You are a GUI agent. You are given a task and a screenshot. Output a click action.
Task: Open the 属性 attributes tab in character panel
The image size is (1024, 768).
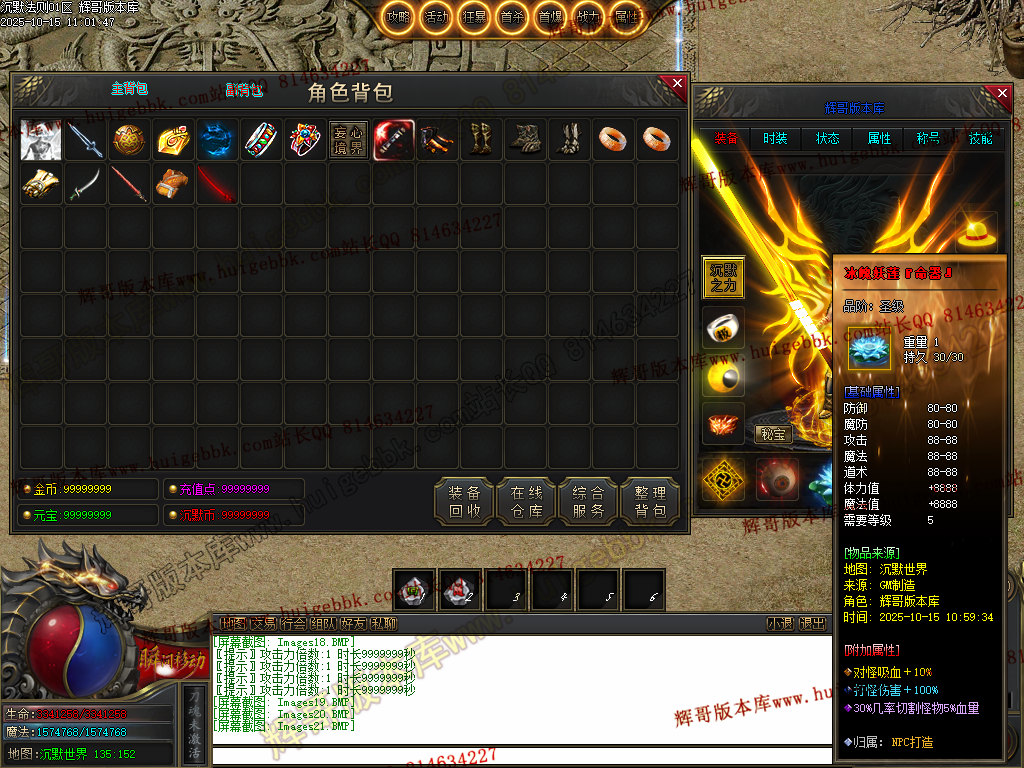pos(880,138)
